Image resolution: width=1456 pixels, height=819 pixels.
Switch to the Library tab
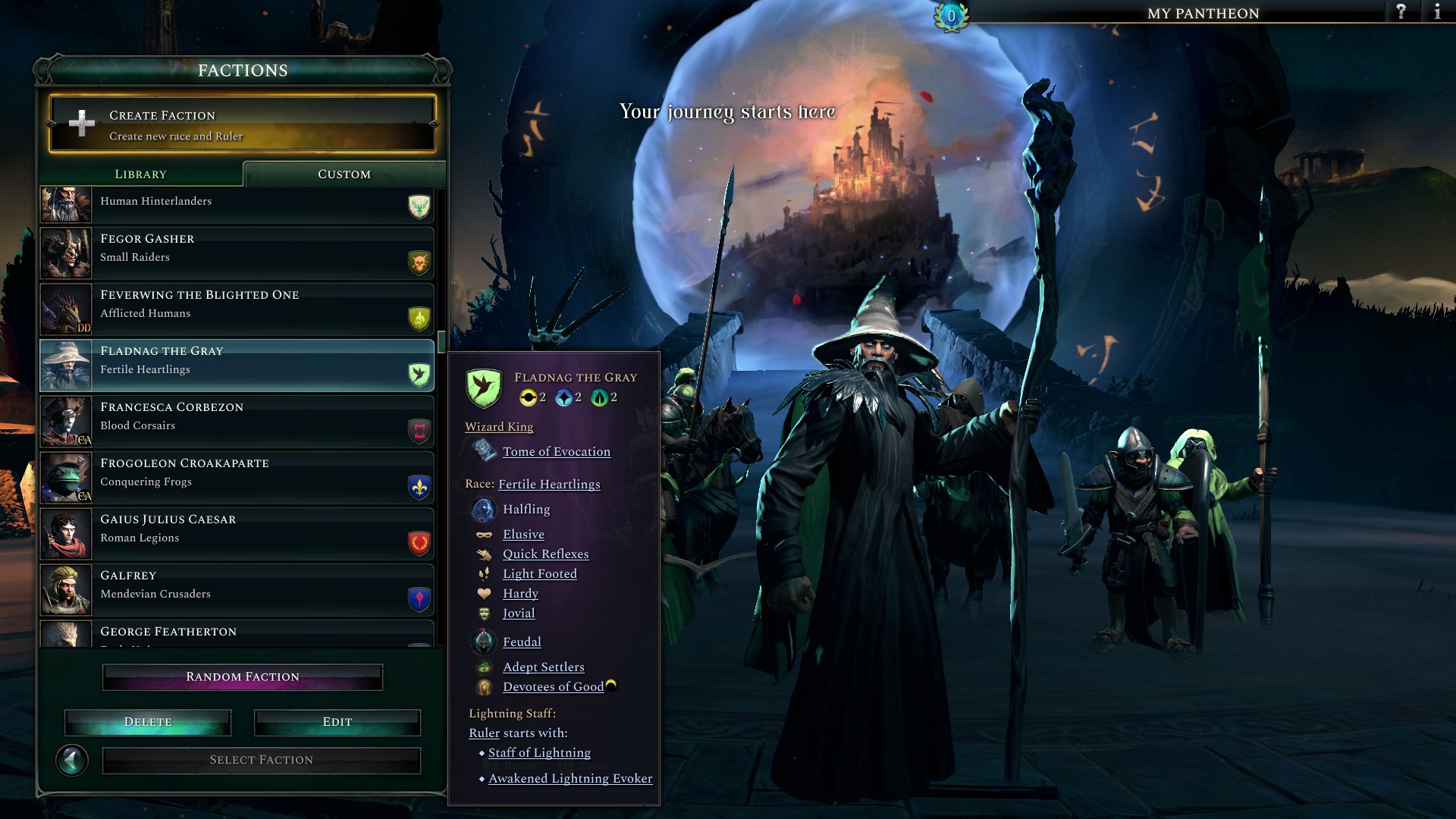coord(141,174)
